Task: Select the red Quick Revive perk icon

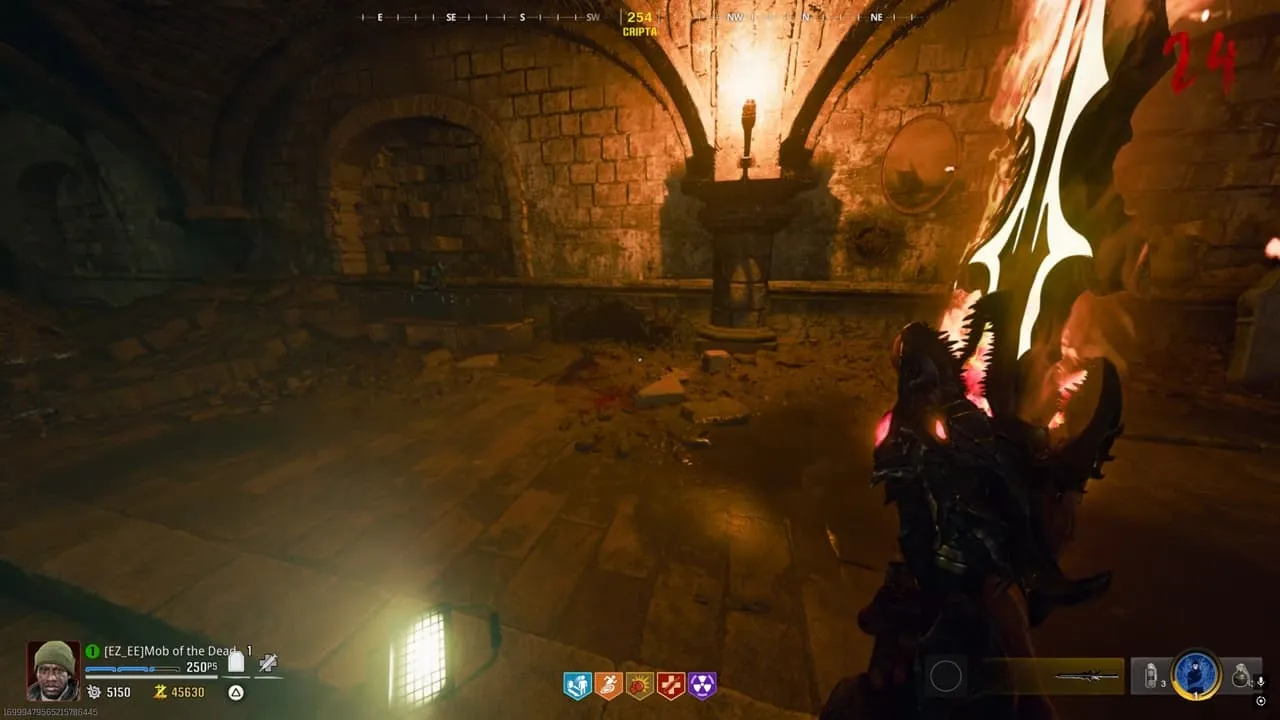Action: point(670,685)
